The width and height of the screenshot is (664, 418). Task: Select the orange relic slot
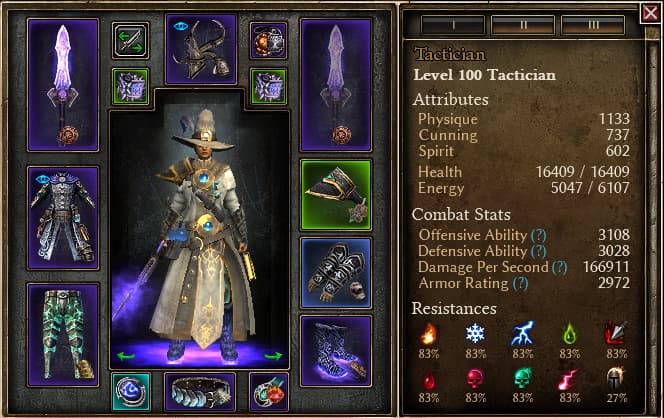(x=268, y=41)
